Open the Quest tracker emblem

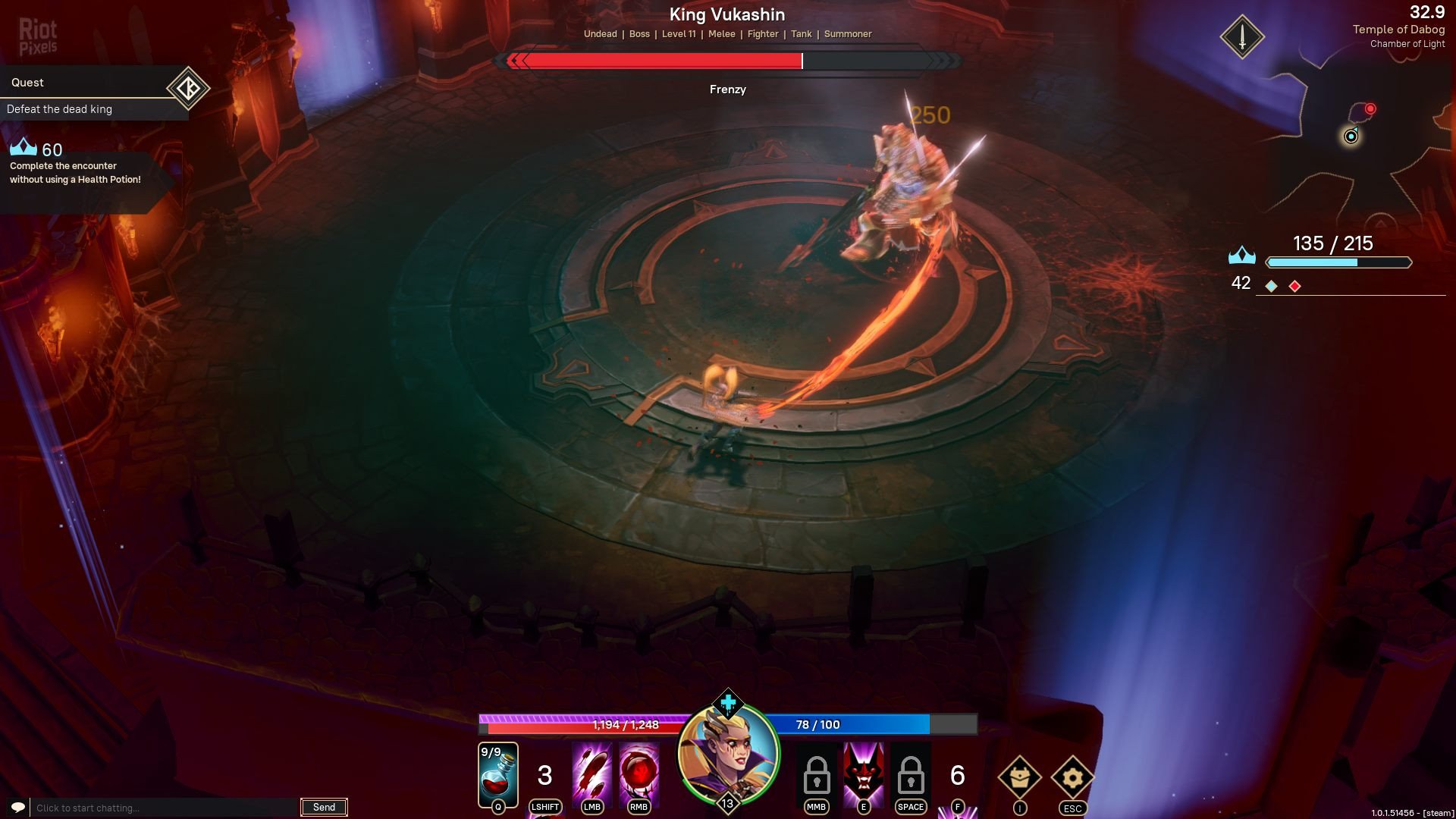pyautogui.click(x=188, y=89)
